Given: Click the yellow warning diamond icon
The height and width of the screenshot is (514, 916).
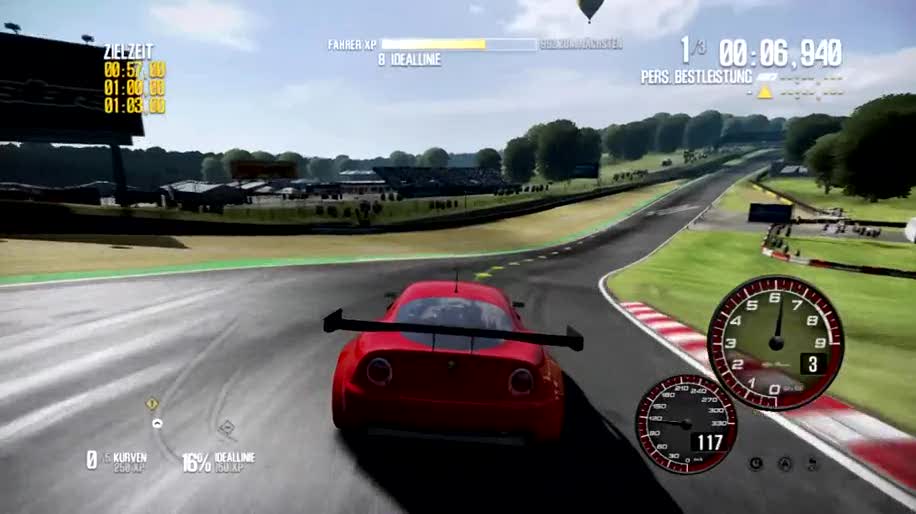Looking at the screenshot, I should pyautogui.click(x=152, y=404).
